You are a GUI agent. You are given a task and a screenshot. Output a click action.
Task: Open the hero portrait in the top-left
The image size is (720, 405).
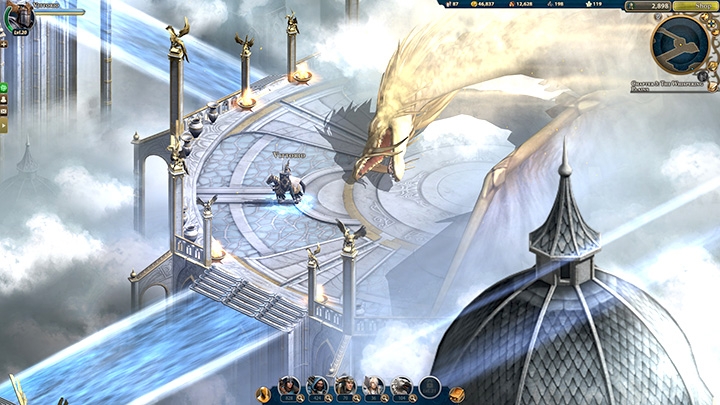22,17
